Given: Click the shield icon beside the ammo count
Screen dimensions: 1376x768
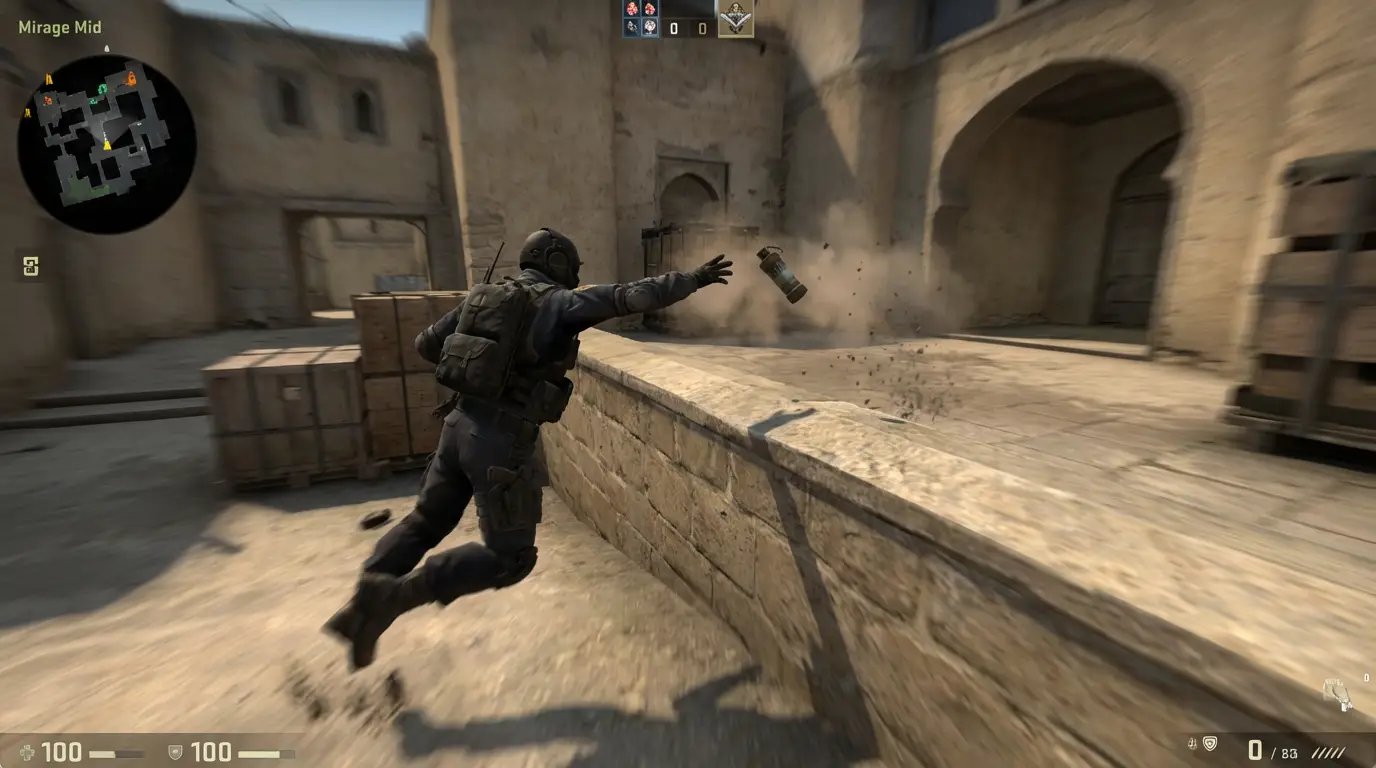Looking at the screenshot, I should click(x=1210, y=745).
